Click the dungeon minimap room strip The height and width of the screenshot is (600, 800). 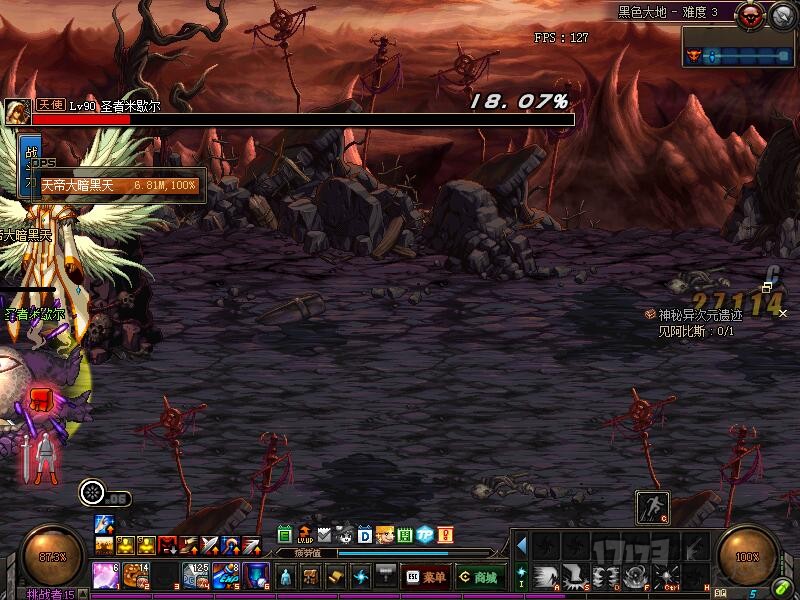pos(738,56)
